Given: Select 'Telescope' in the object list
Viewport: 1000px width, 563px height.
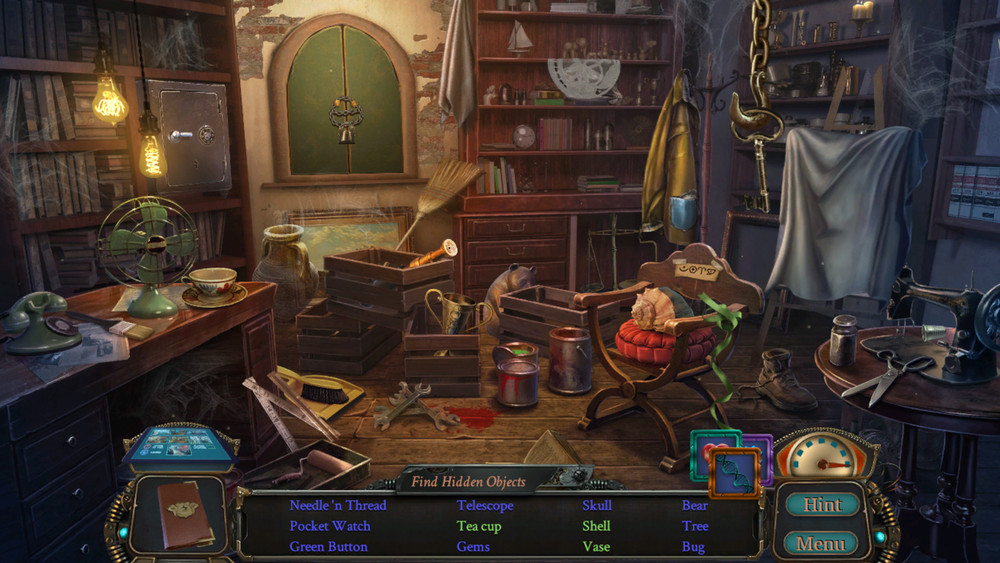Looking at the screenshot, I should pyautogui.click(x=485, y=505).
